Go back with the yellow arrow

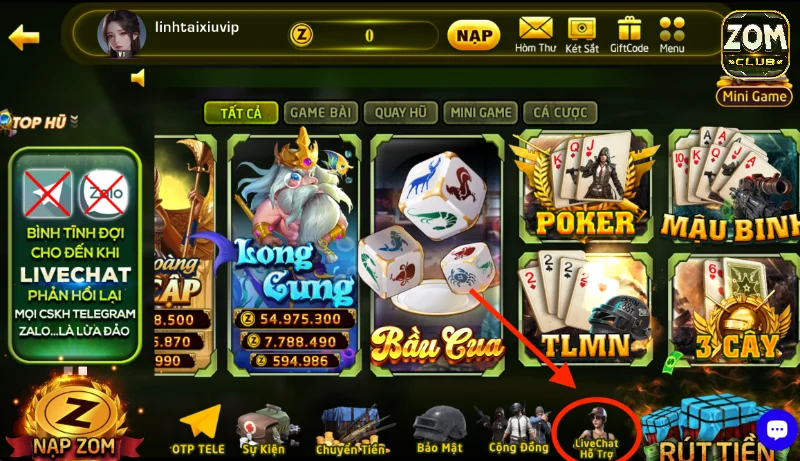23,37
